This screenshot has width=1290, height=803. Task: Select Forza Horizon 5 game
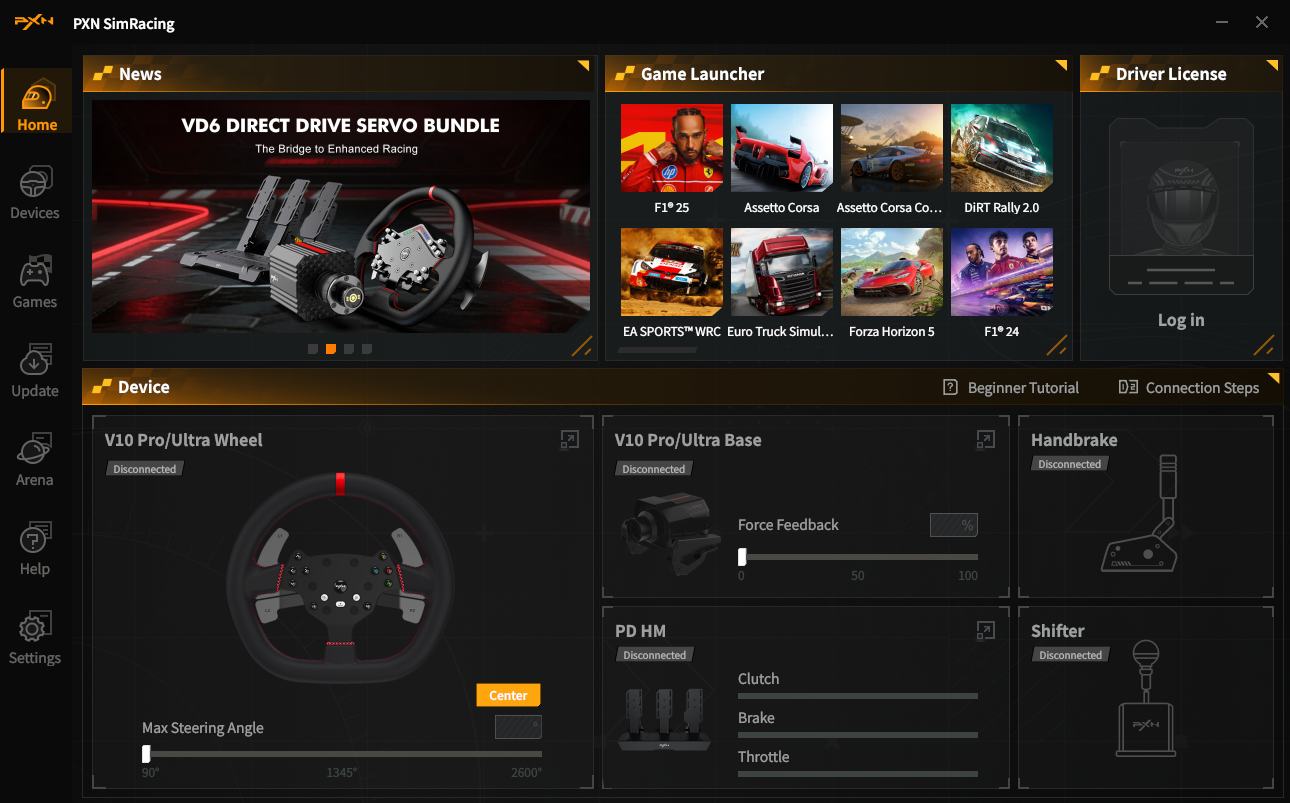891,272
